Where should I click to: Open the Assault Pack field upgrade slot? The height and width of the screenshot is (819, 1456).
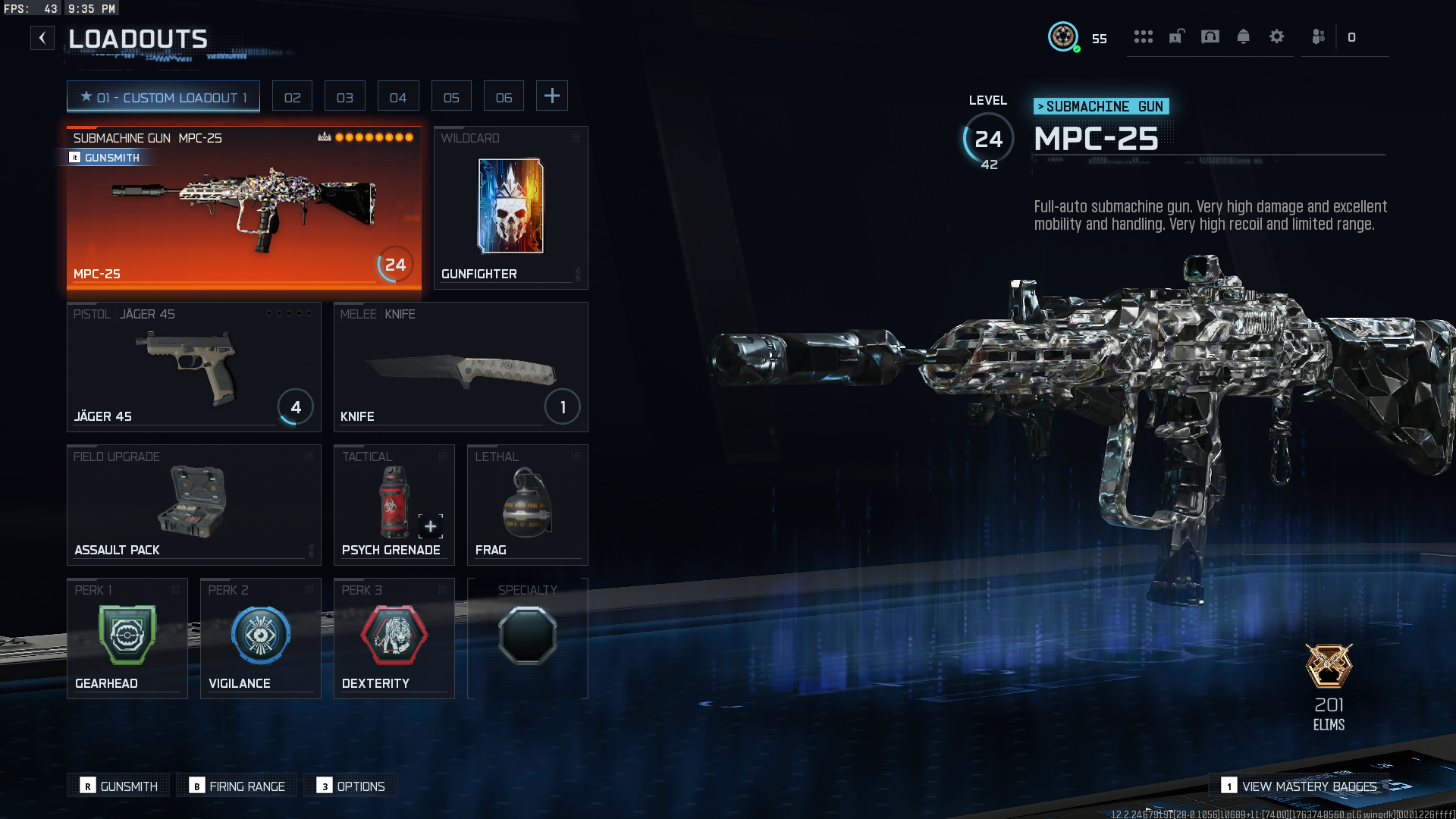tap(193, 505)
